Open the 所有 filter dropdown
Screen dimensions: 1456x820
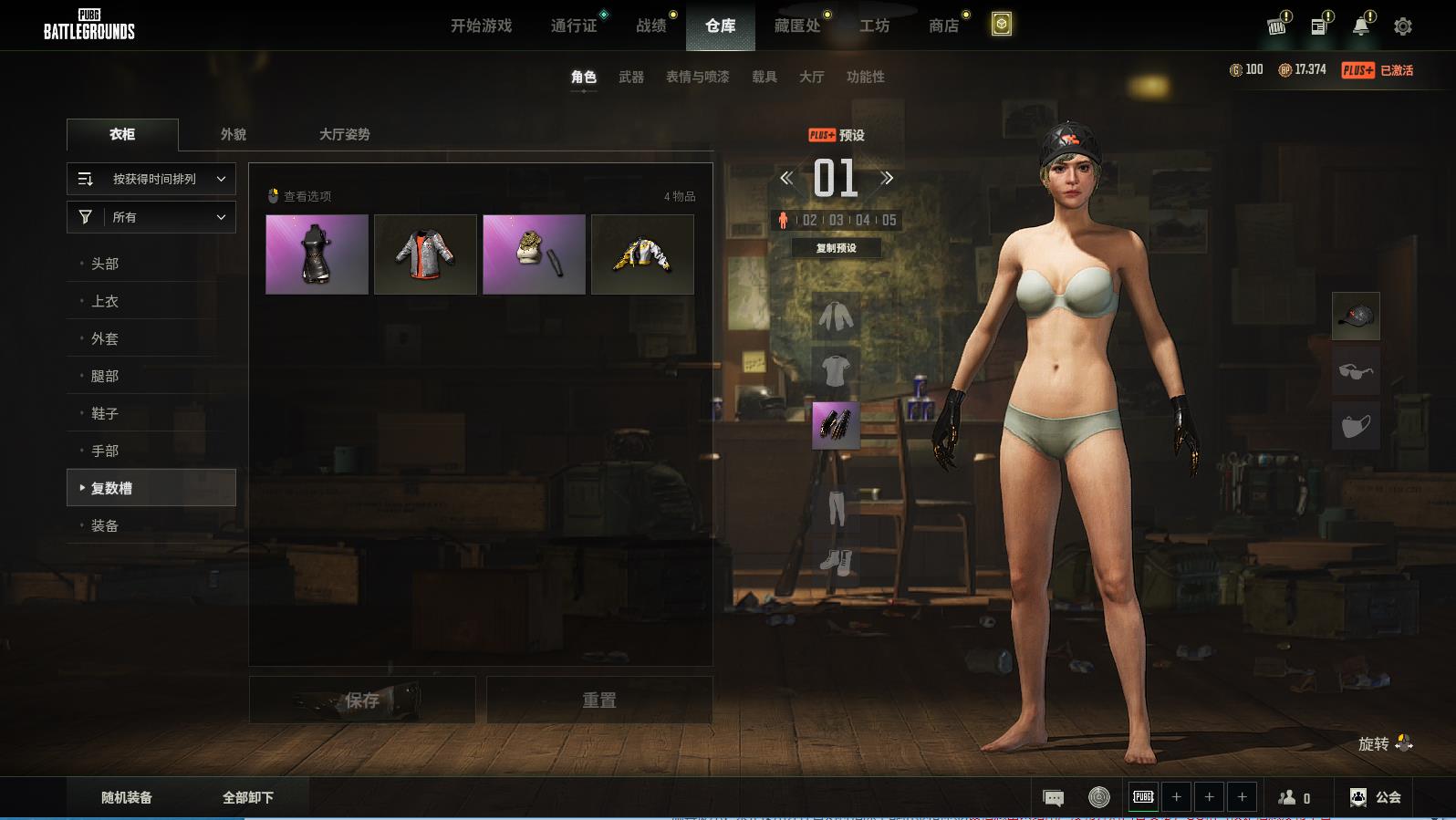(x=151, y=217)
